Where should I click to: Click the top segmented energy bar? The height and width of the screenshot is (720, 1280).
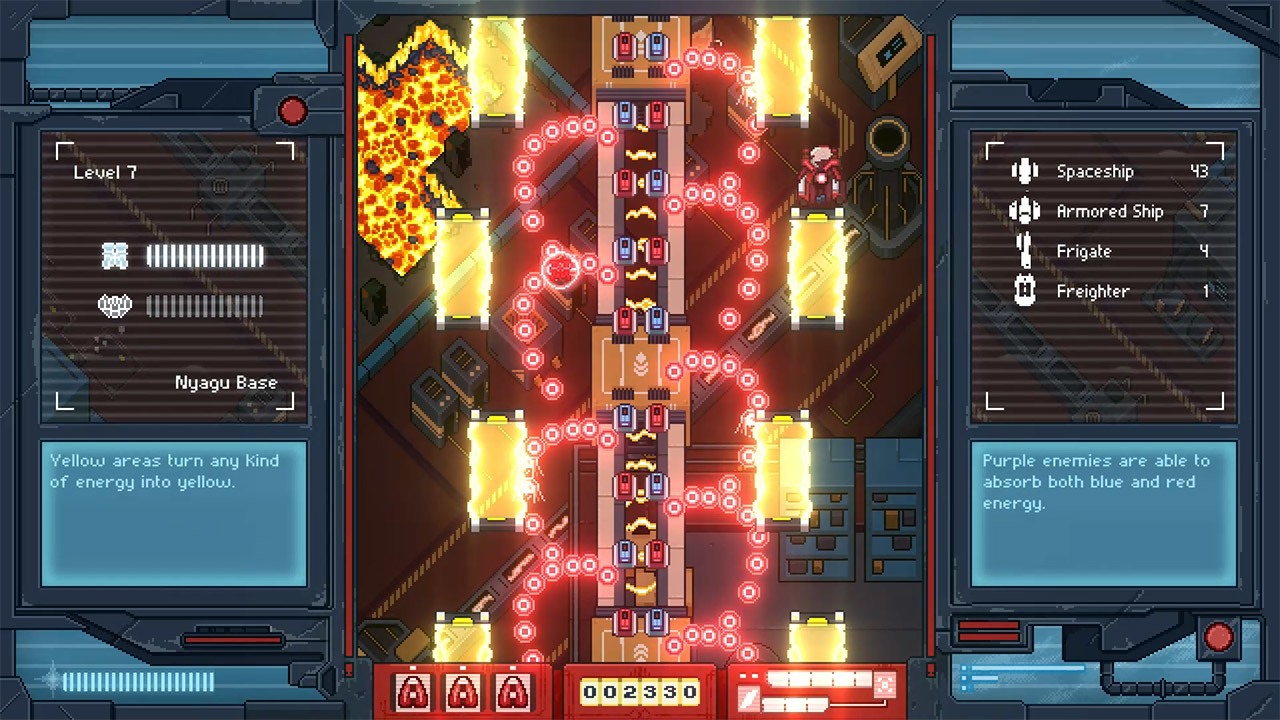click(206, 256)
